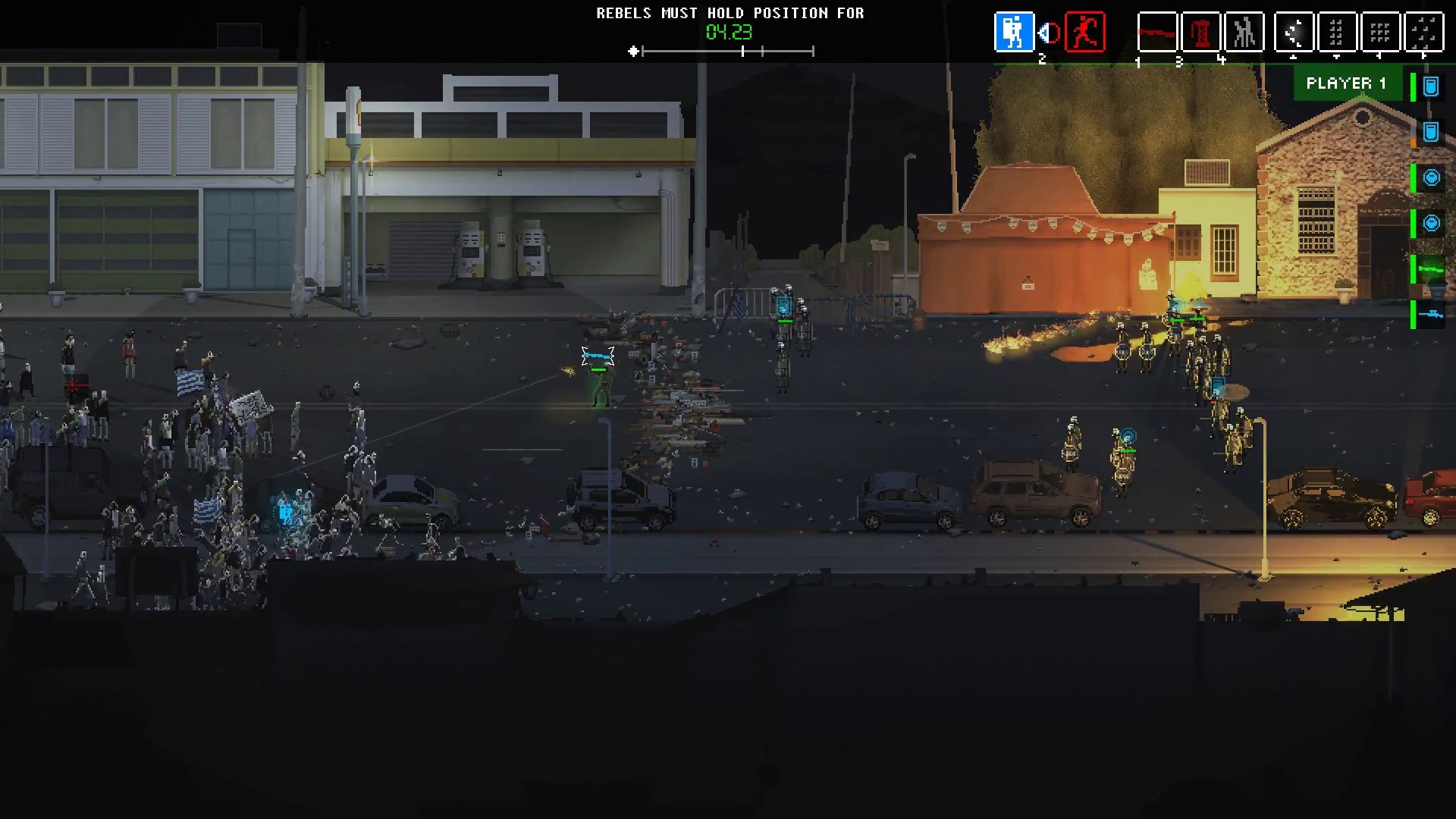Select the topmost shield squad in the sidebar
This screenshot has width=1456, height=819.
click(1432, 86)
